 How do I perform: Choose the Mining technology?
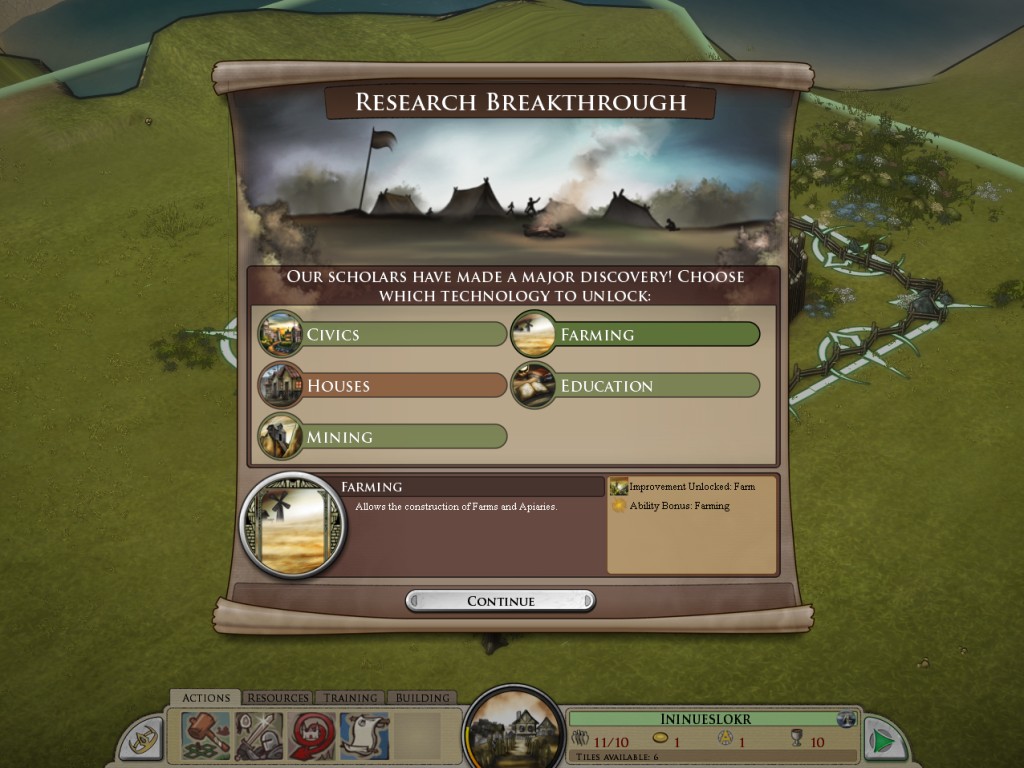383,437
